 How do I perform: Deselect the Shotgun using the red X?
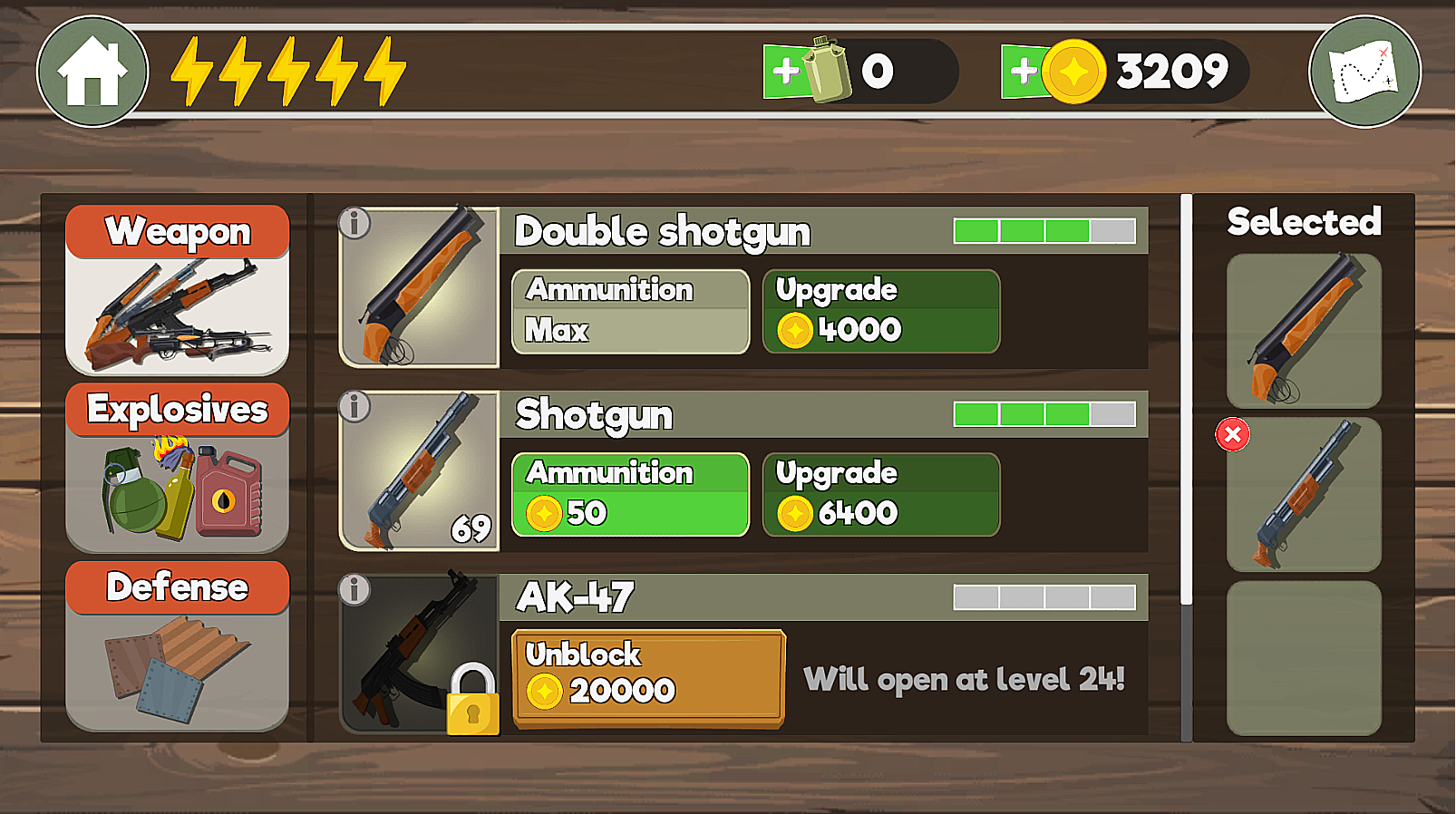click(x=1231, y=436)
